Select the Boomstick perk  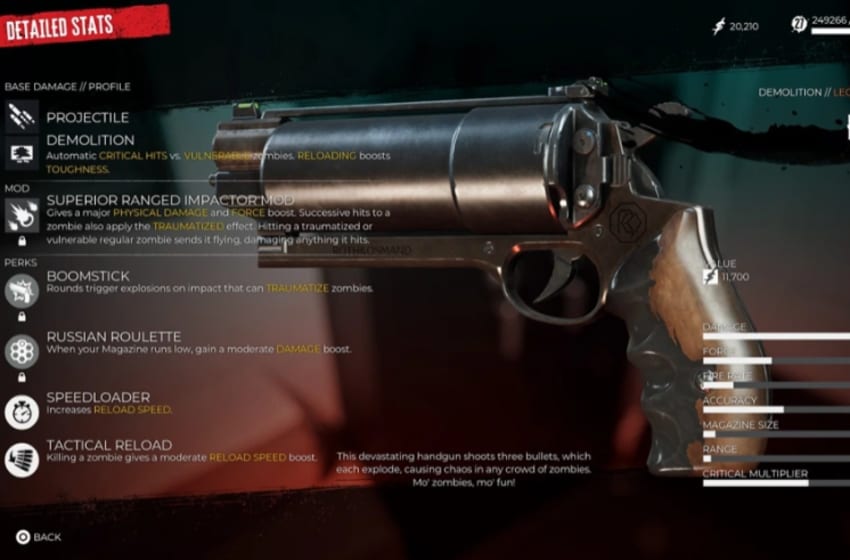(x=88, y=275)
